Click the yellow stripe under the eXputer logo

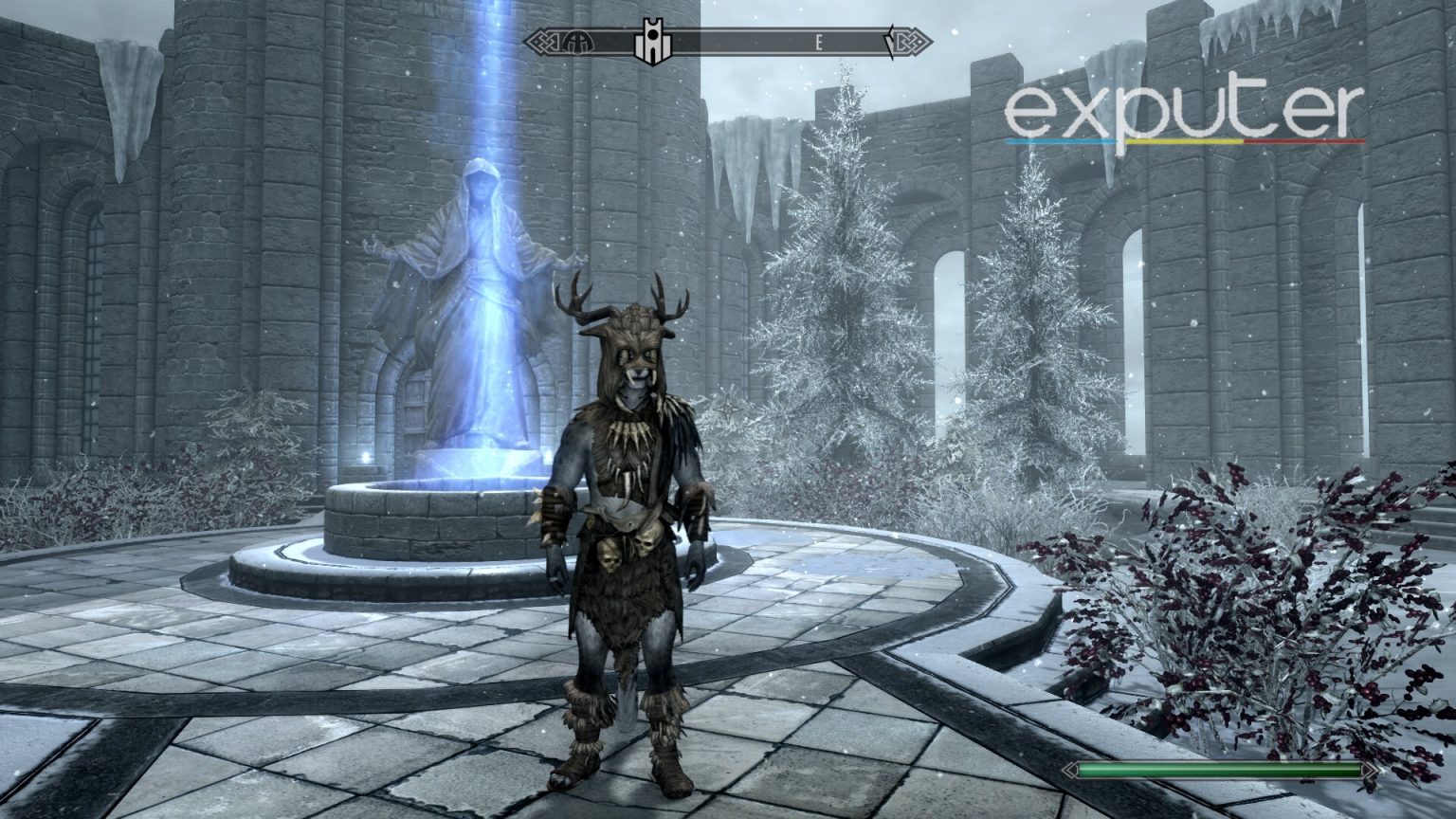[x=1183, y=140]
